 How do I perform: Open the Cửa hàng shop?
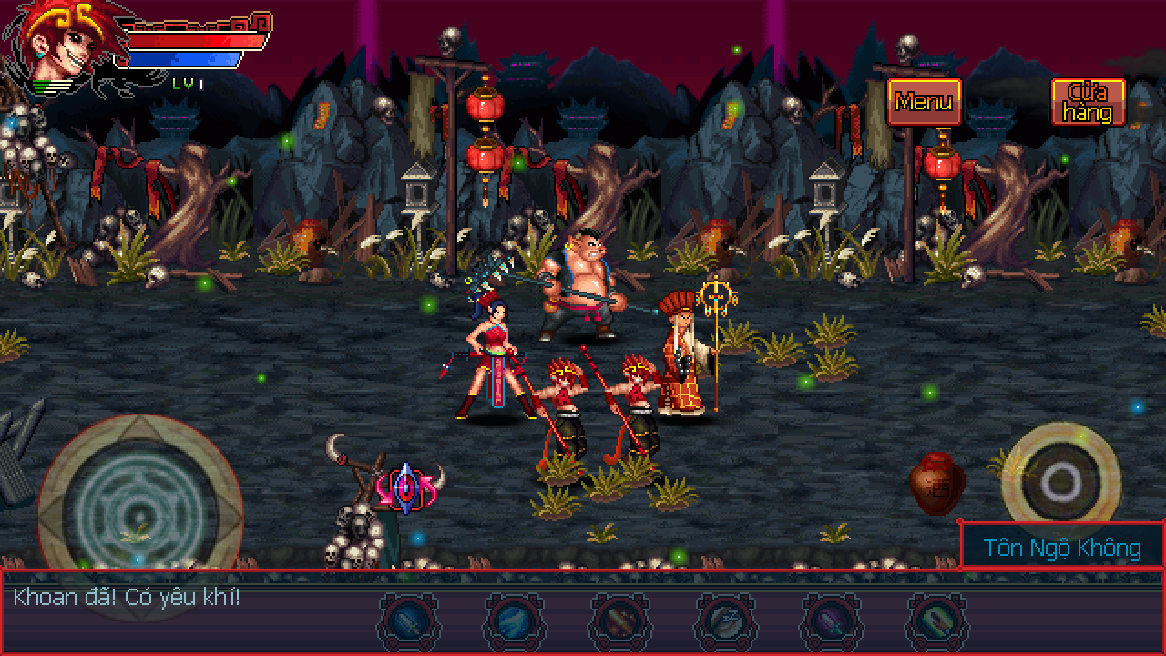tap(1088, 102)
